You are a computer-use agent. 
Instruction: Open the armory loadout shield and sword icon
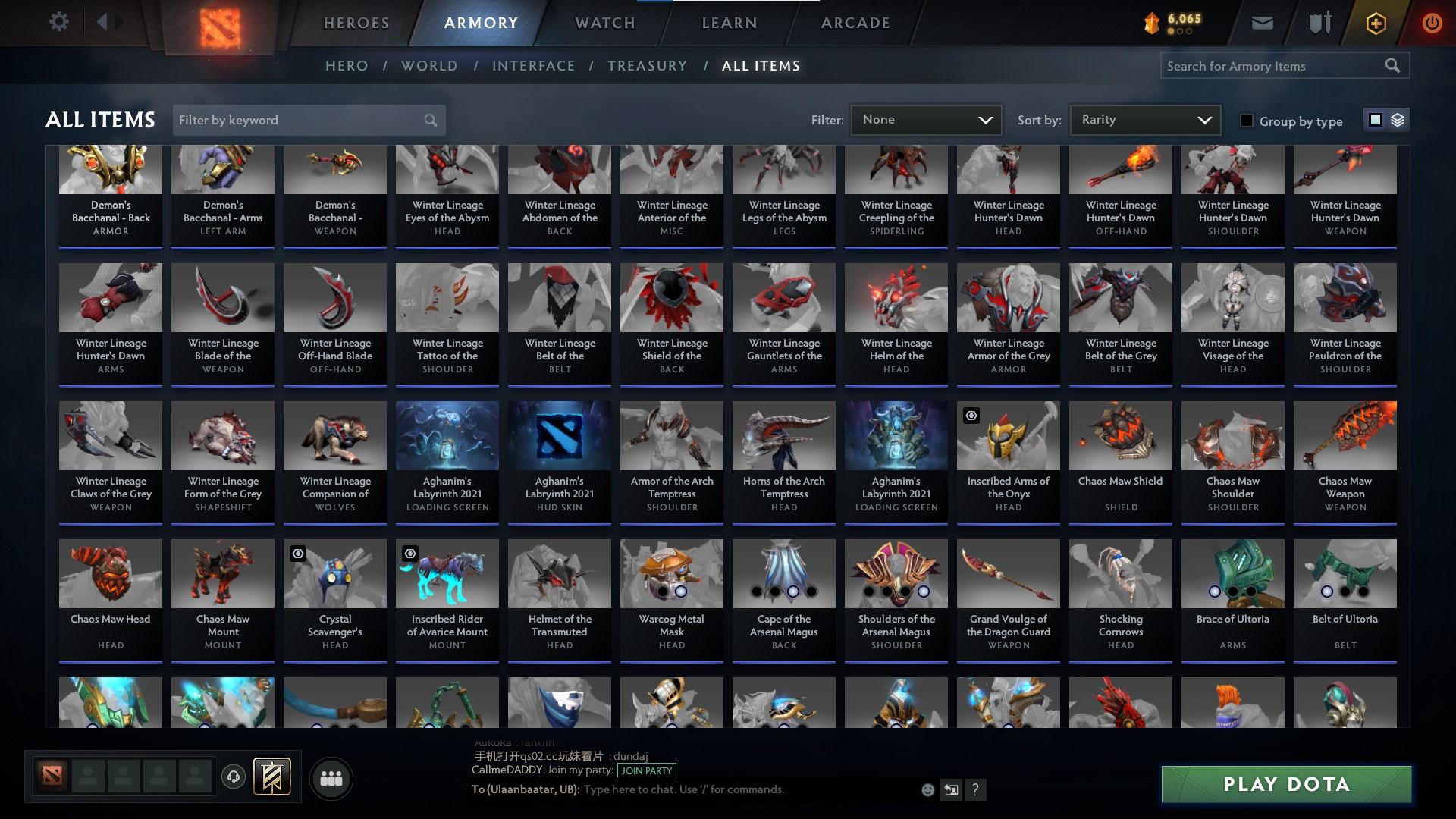[1319, 22]
